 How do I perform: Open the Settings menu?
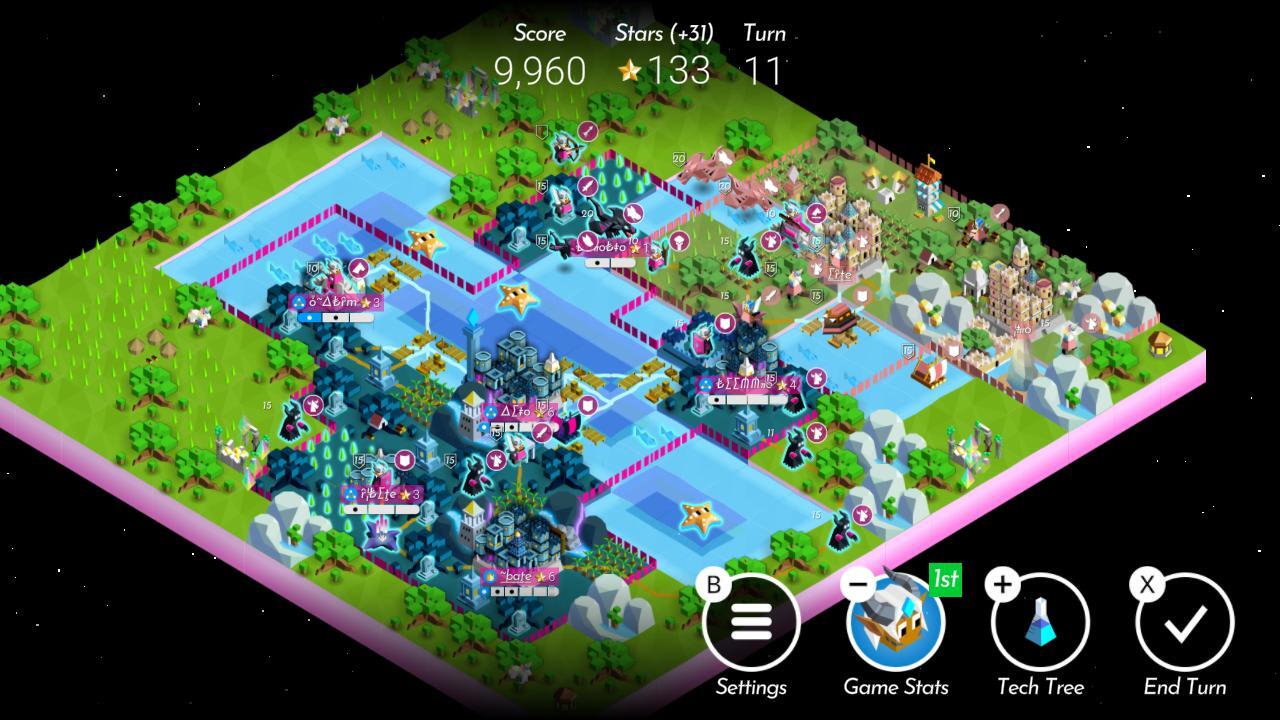click(x=752, y=622)
